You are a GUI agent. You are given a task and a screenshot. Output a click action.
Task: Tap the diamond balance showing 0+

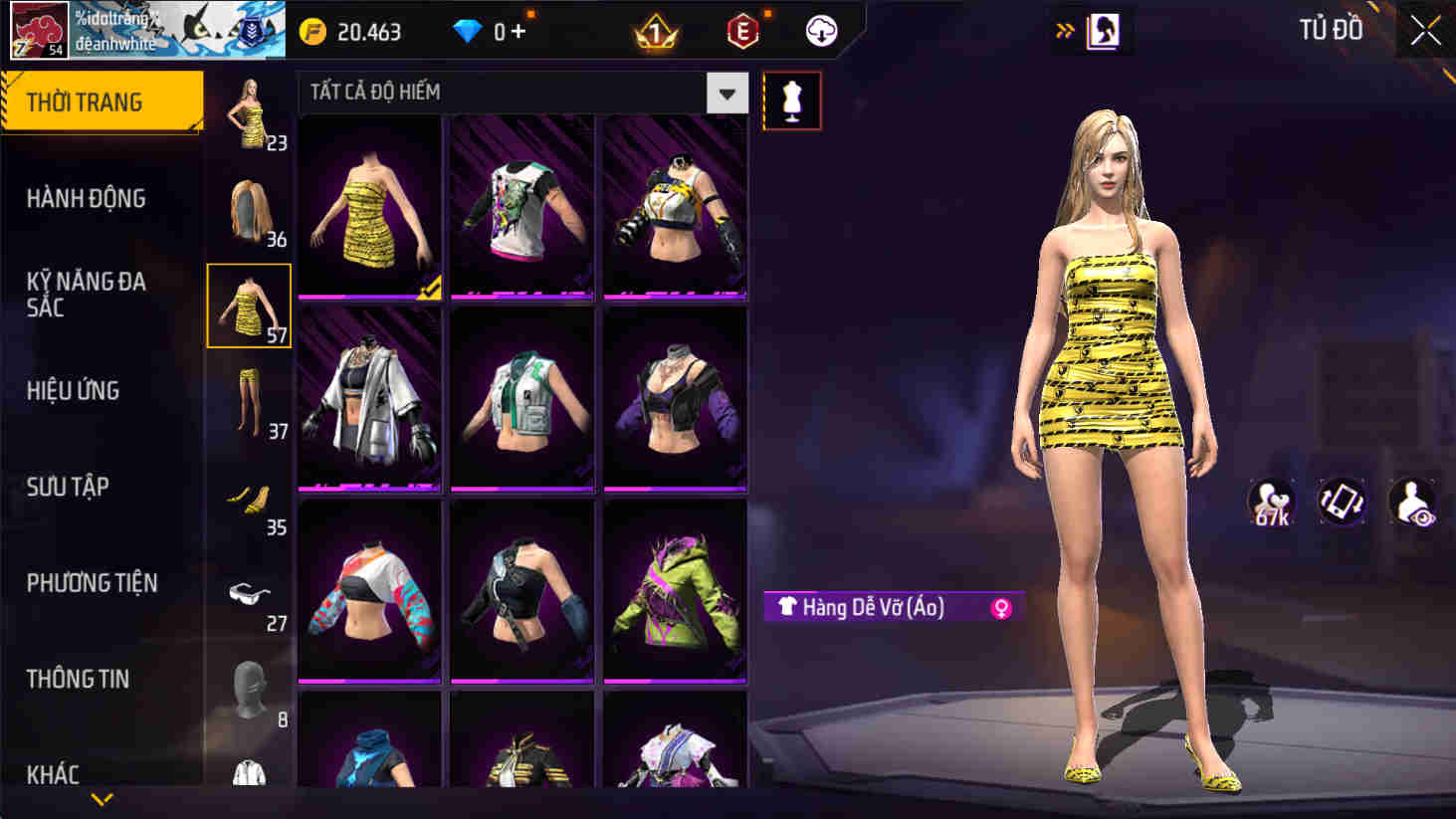tap(488, 31)
